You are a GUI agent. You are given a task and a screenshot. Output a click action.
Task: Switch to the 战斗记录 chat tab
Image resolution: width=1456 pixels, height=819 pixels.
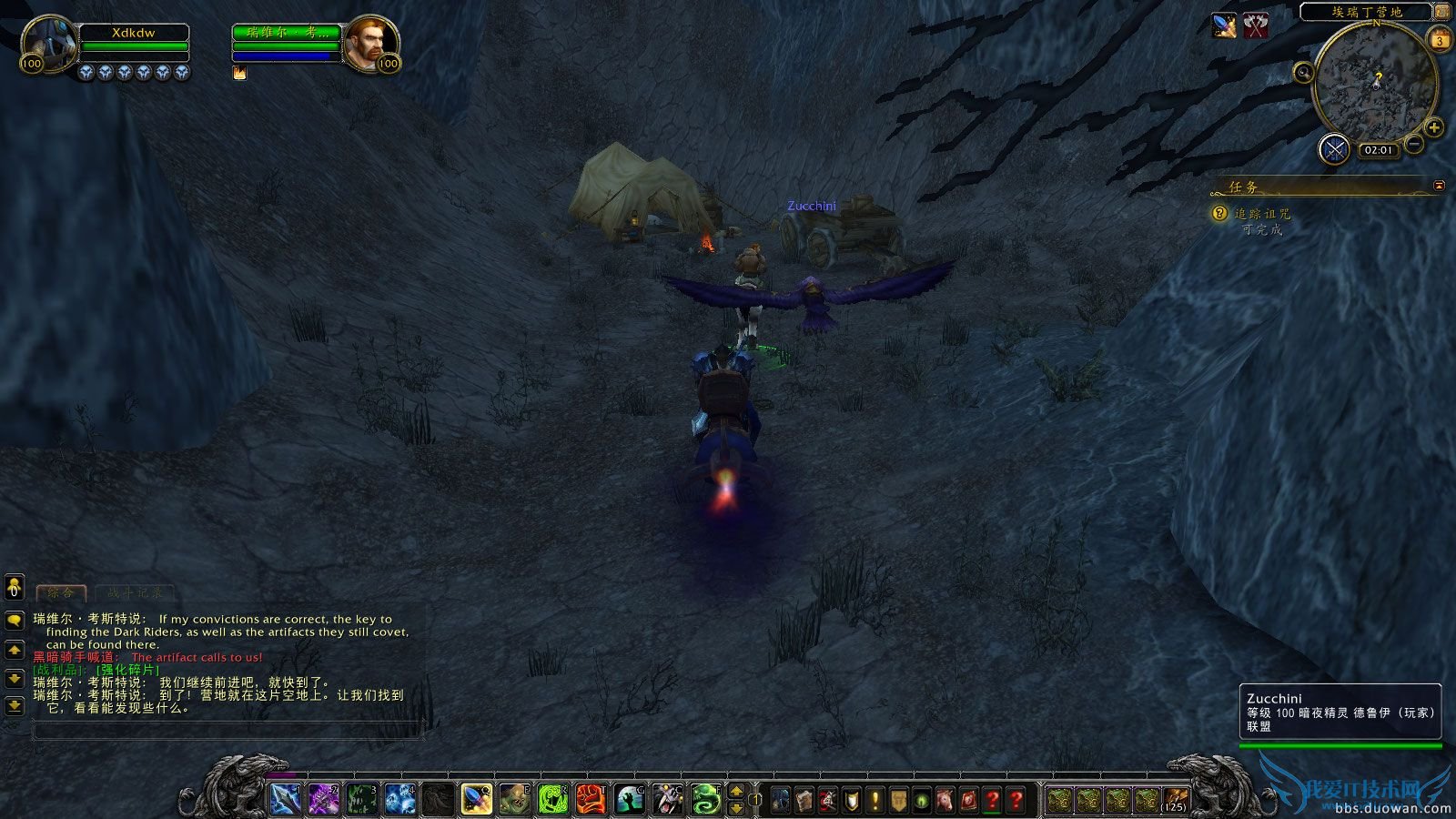pyautogui.click(x=134, y=593)
